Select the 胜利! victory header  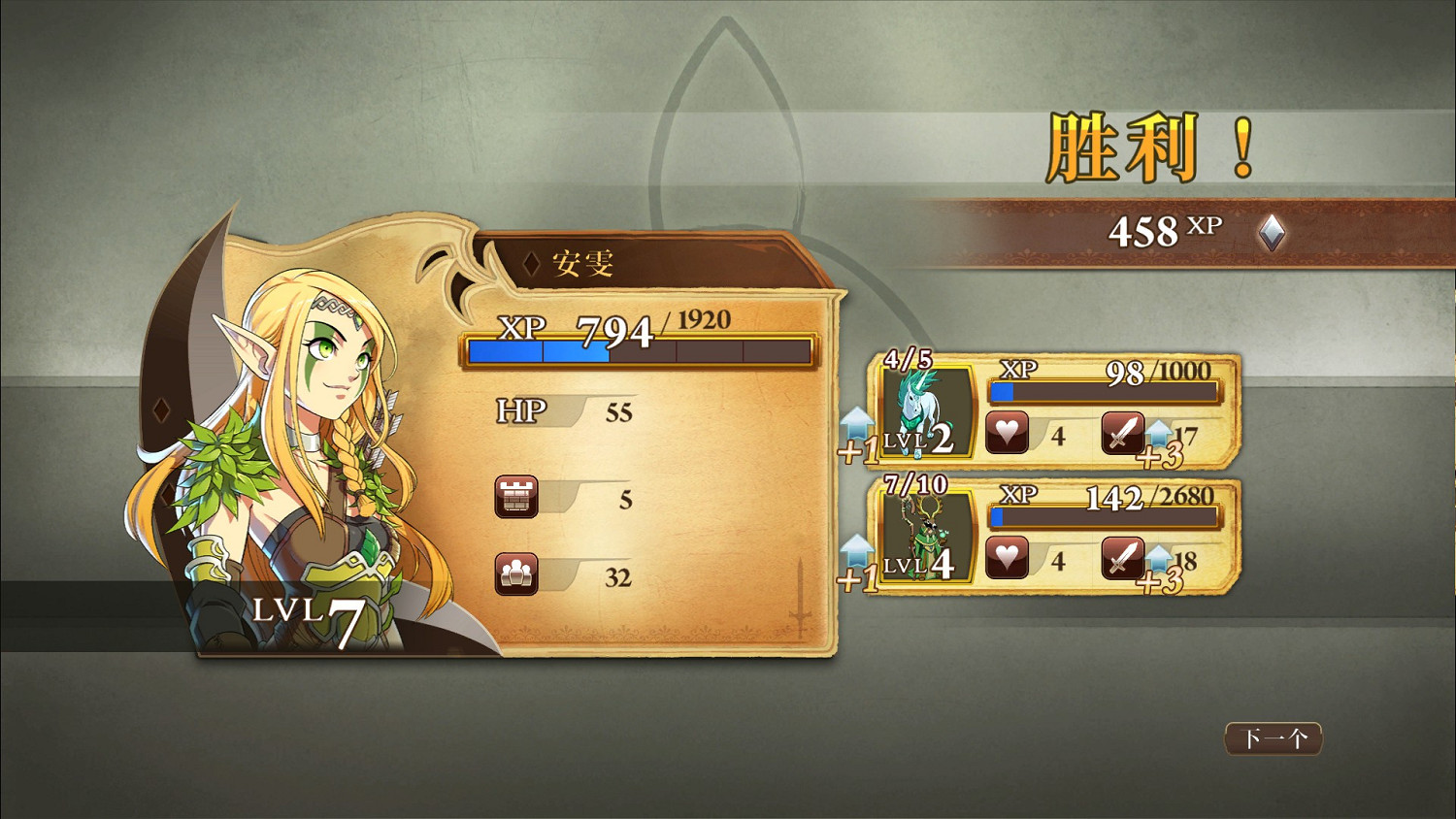click(x=1150, y=146)
